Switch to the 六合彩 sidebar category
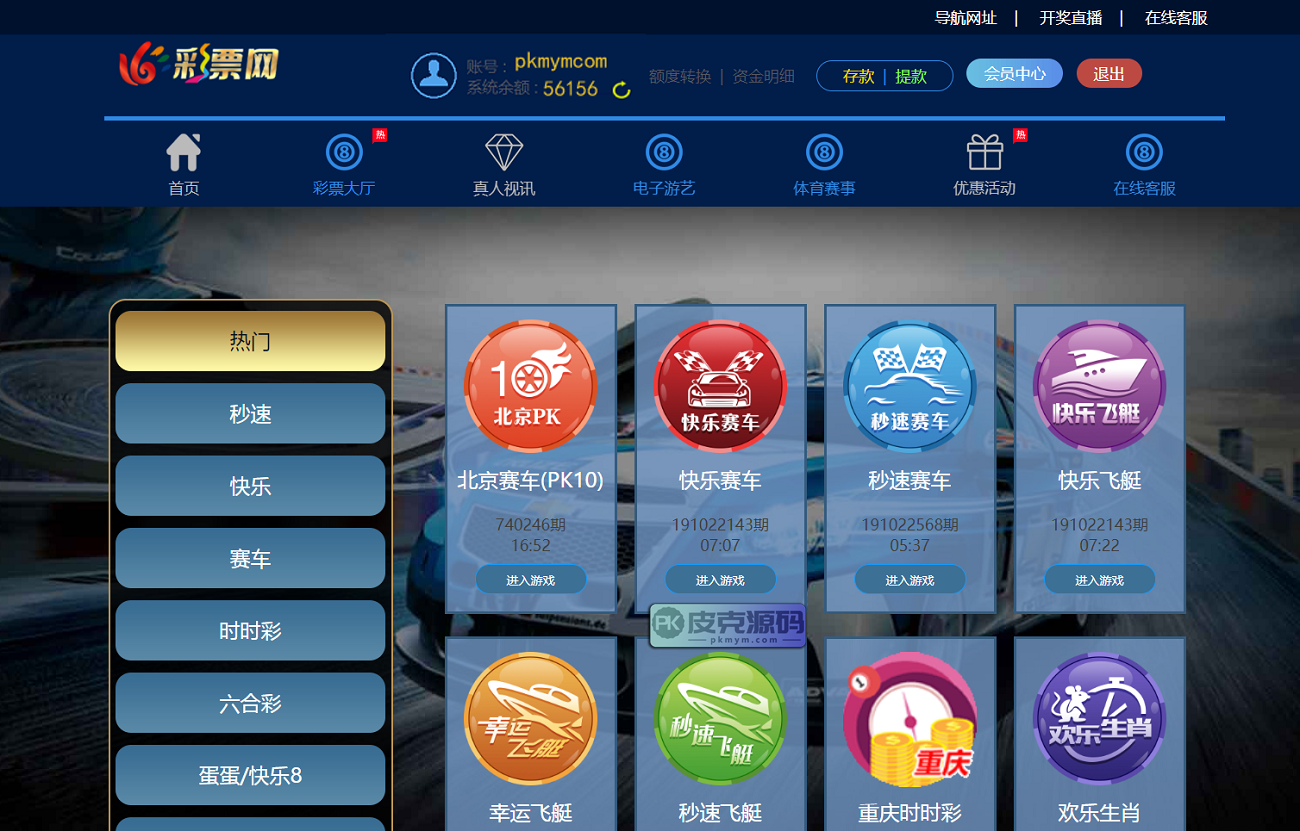 tap(249, 702)
